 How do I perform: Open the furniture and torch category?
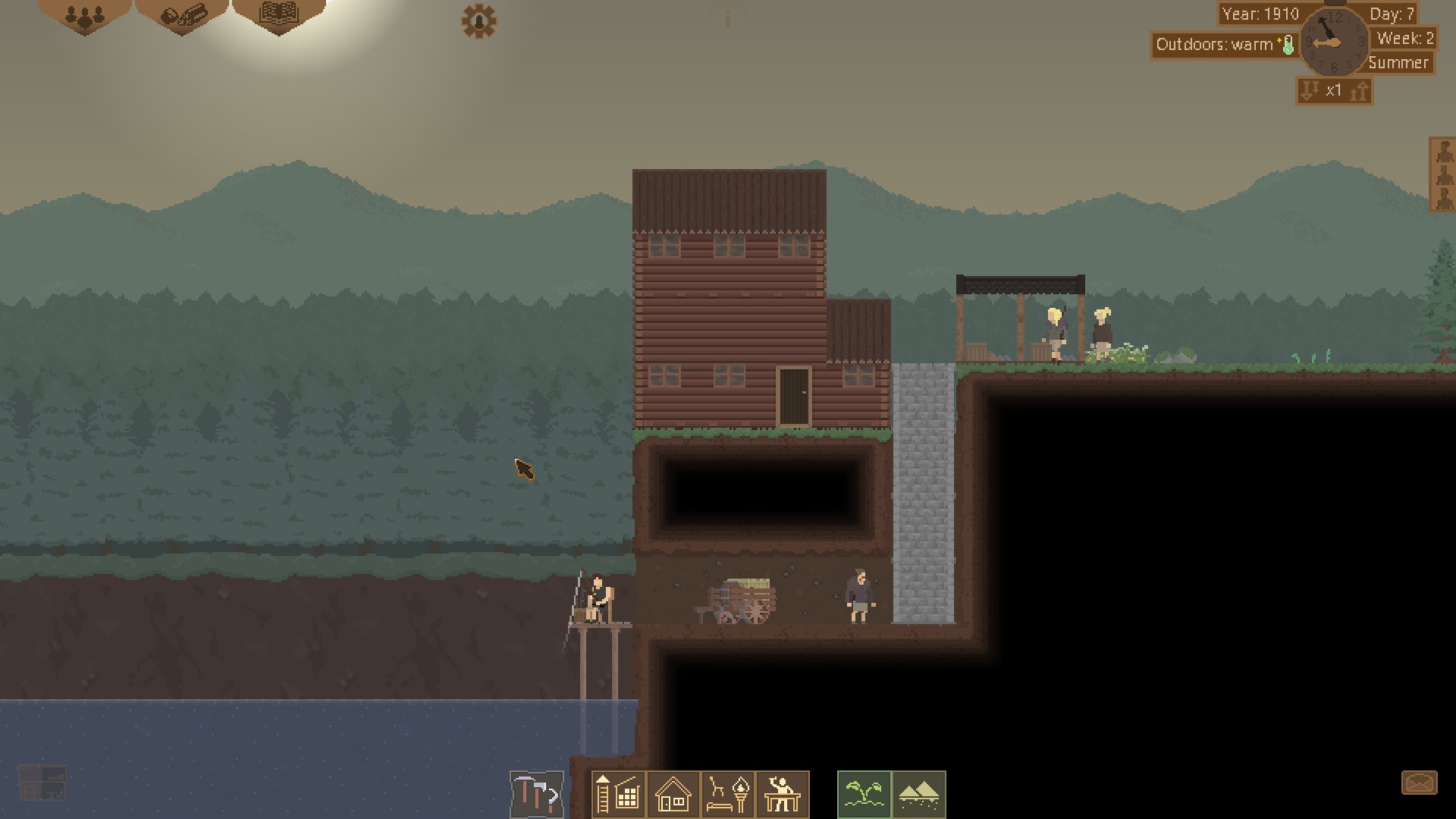(x=728, y=795)
